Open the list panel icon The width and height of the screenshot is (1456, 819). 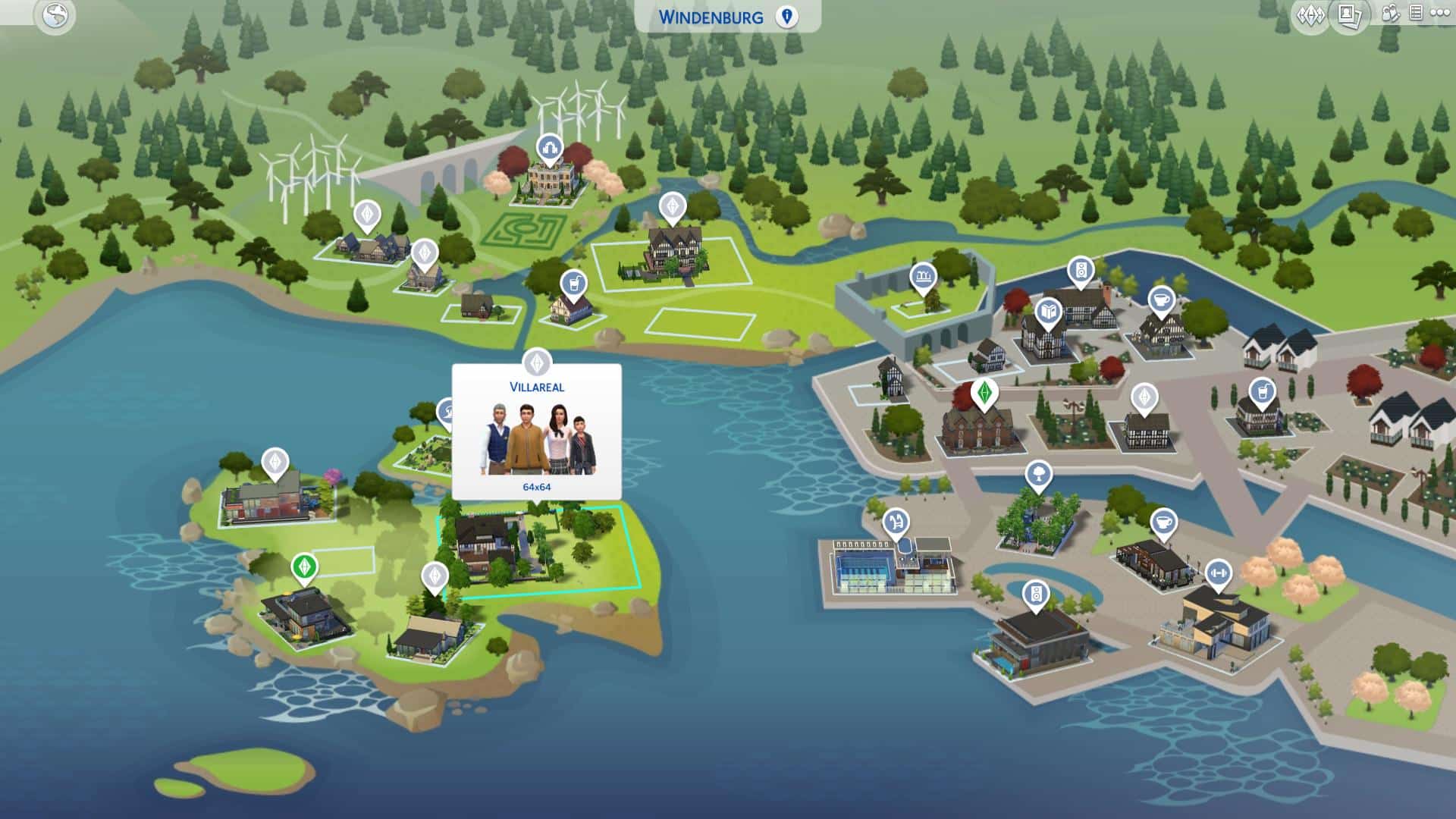(x=1415, y=13)
